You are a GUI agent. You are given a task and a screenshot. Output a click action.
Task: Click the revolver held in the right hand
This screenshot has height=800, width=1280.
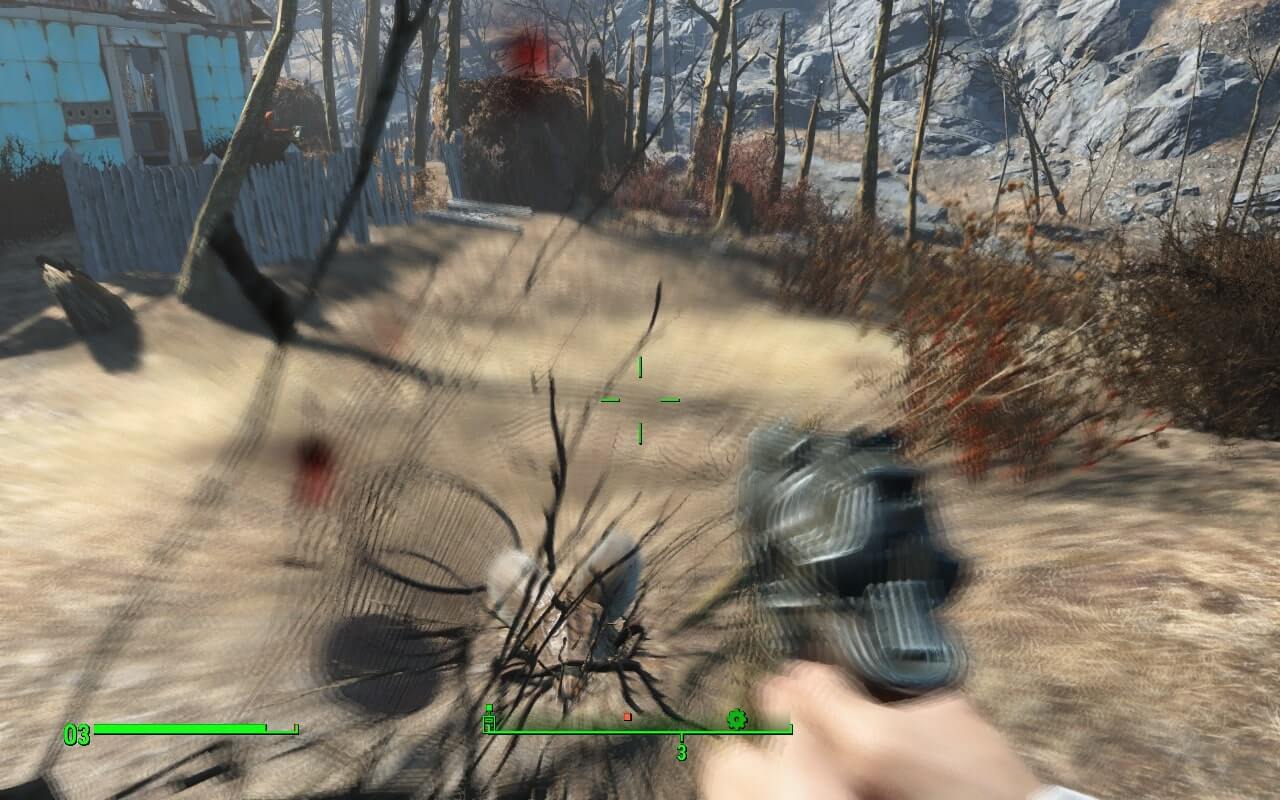click(860, 540)
